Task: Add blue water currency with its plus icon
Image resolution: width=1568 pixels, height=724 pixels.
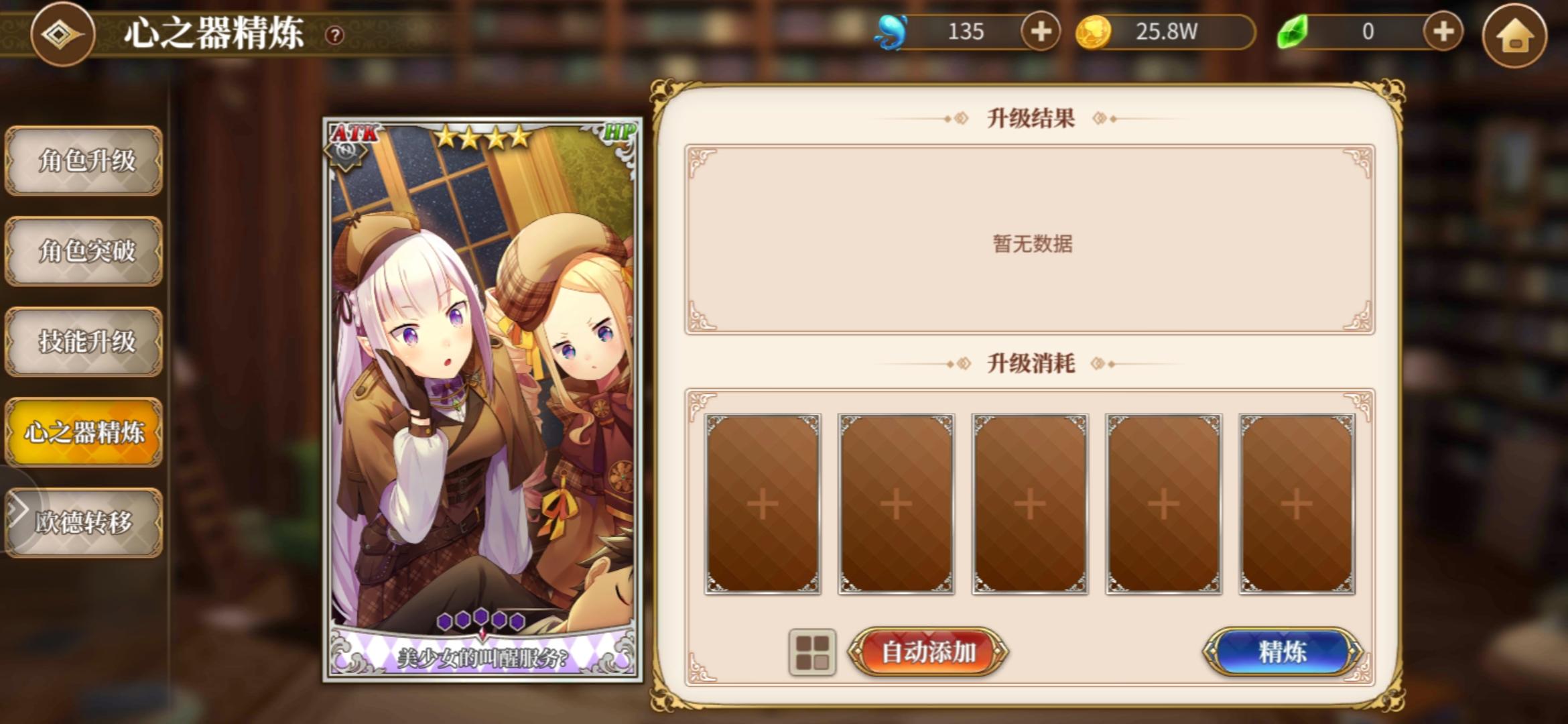Action: [x=1039, y=32]
